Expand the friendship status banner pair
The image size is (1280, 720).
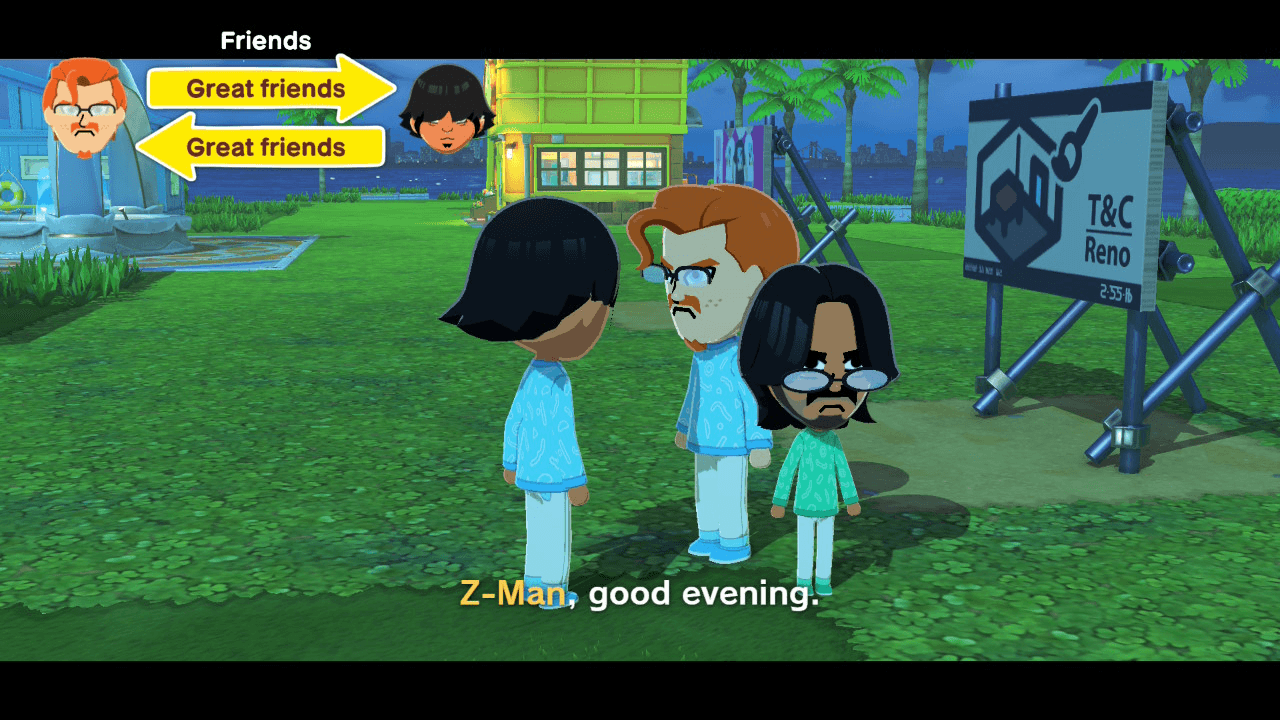pos(265,118)
